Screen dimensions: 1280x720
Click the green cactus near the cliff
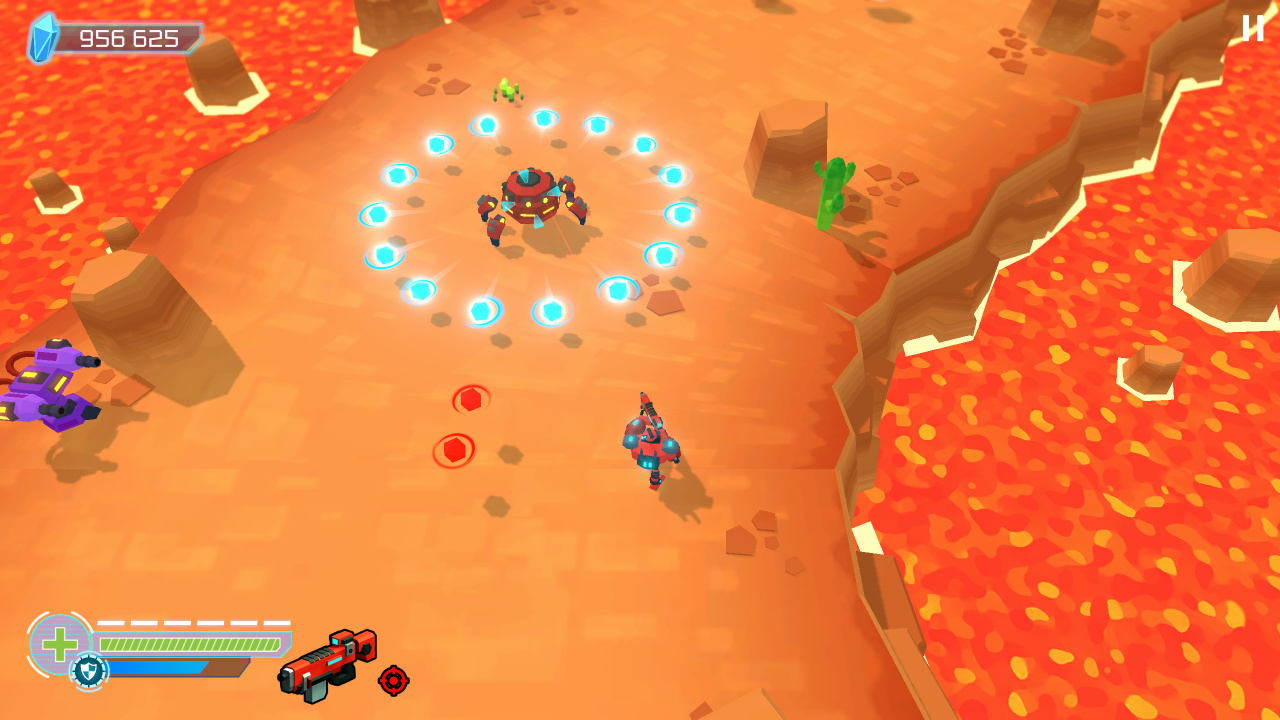(832, 195)
